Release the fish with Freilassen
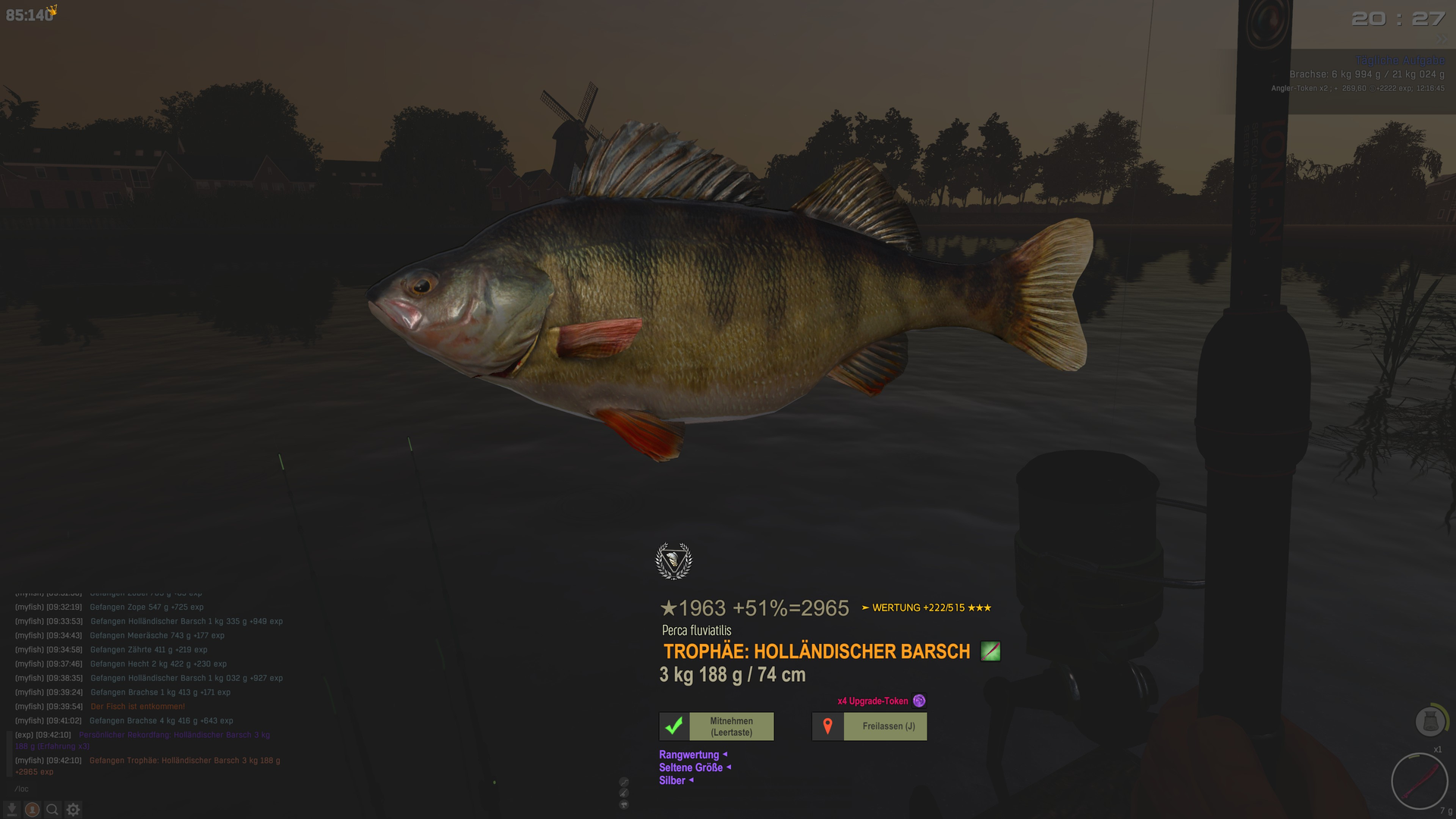Screen dimensions: 1456x819 point(869,726)
